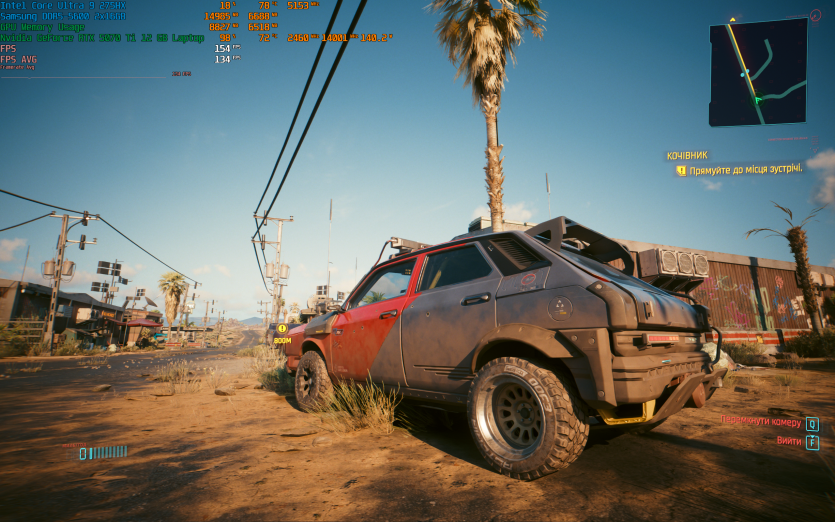Click the green player arrow on minimap
The width and height of the screenshot is (835, 522).
pyautogui.click(x=757, y=99)
